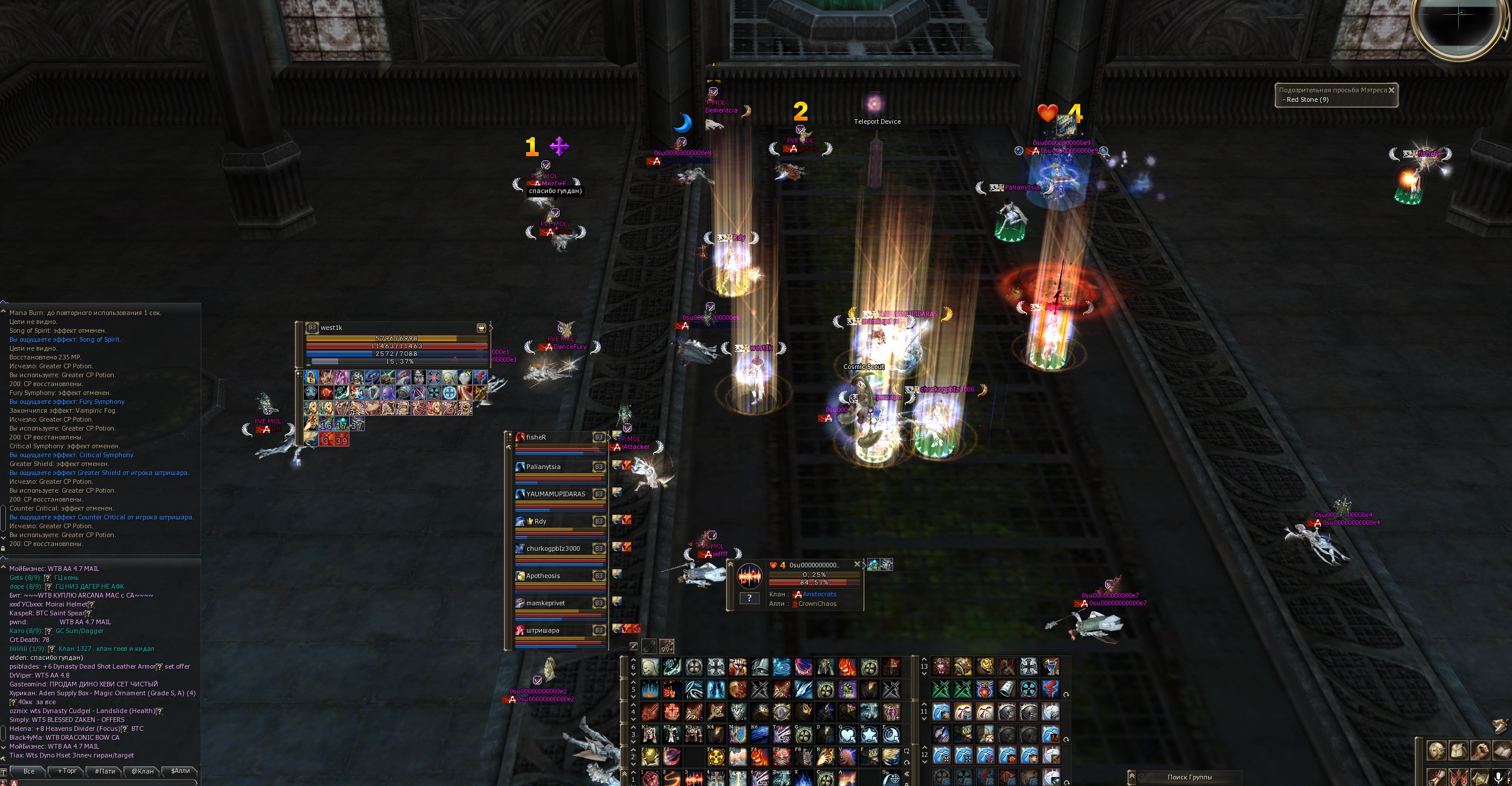Screen dimensions: 1512x786
Task: Open the character status elf portrait icon
Action: pos(1436,750)
